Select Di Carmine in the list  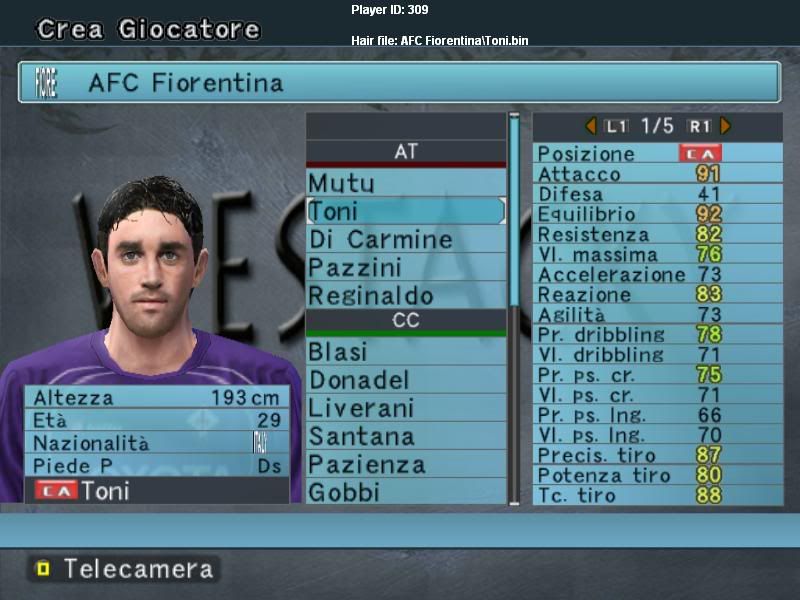click(x=405, y=240)
